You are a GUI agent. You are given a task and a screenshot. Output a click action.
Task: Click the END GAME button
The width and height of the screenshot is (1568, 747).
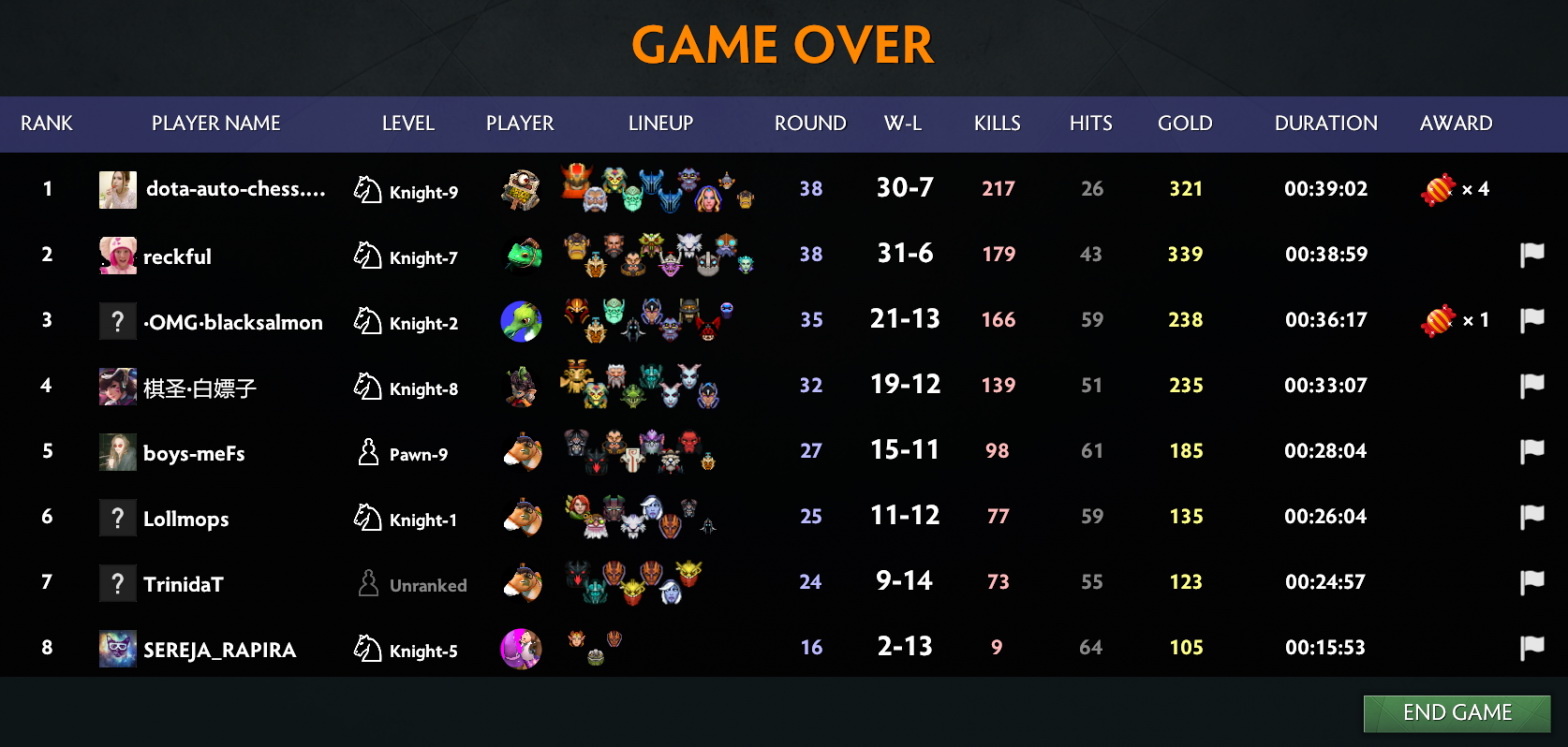click(x=1456, y=713)
